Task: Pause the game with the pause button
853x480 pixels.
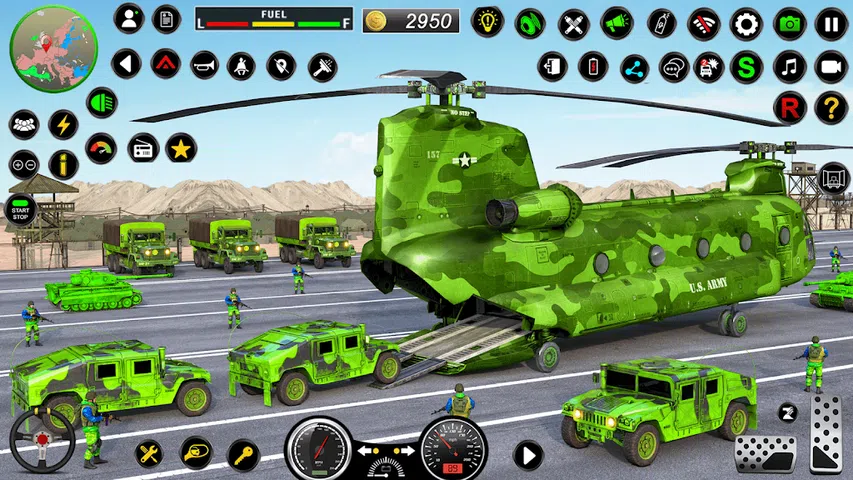Action: pyautogui.click(x=831, y=23)
